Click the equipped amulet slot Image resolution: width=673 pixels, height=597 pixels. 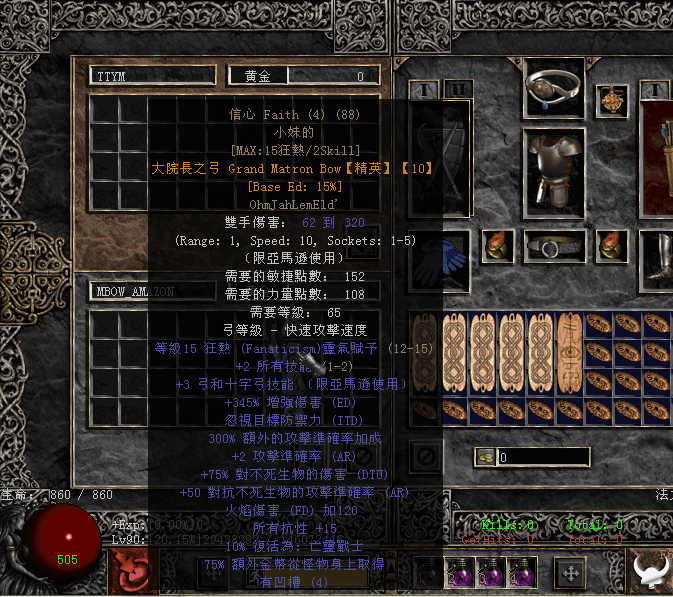[x=610, y=100]
